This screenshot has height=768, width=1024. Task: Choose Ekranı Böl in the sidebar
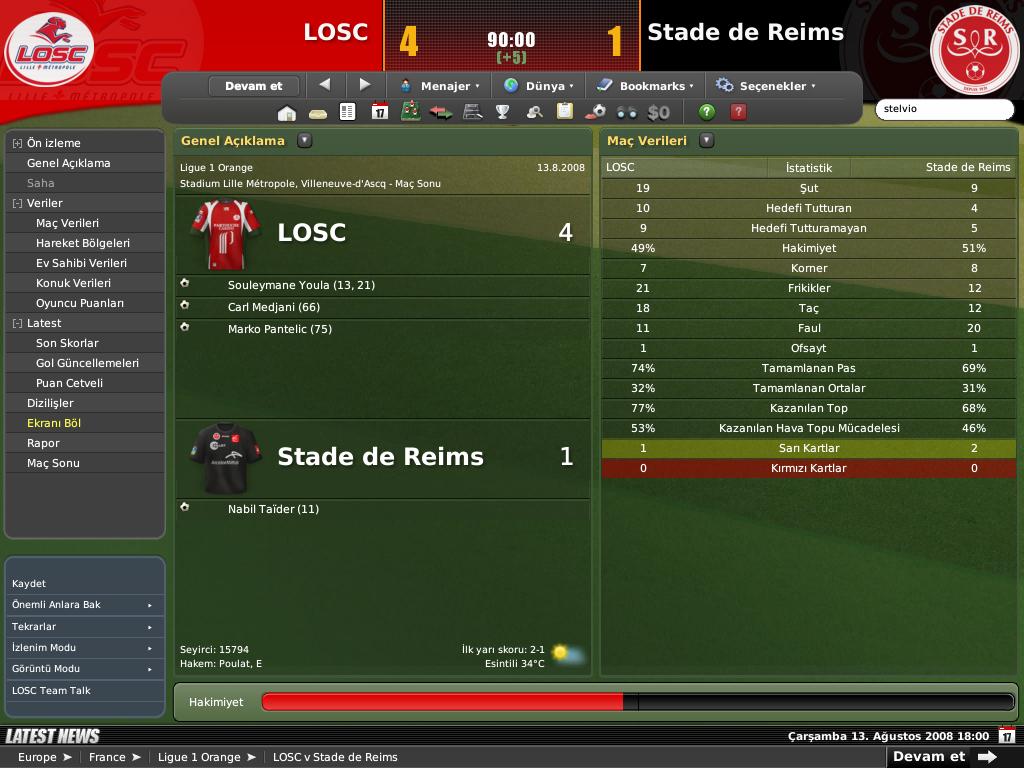[x=54, y=423]
